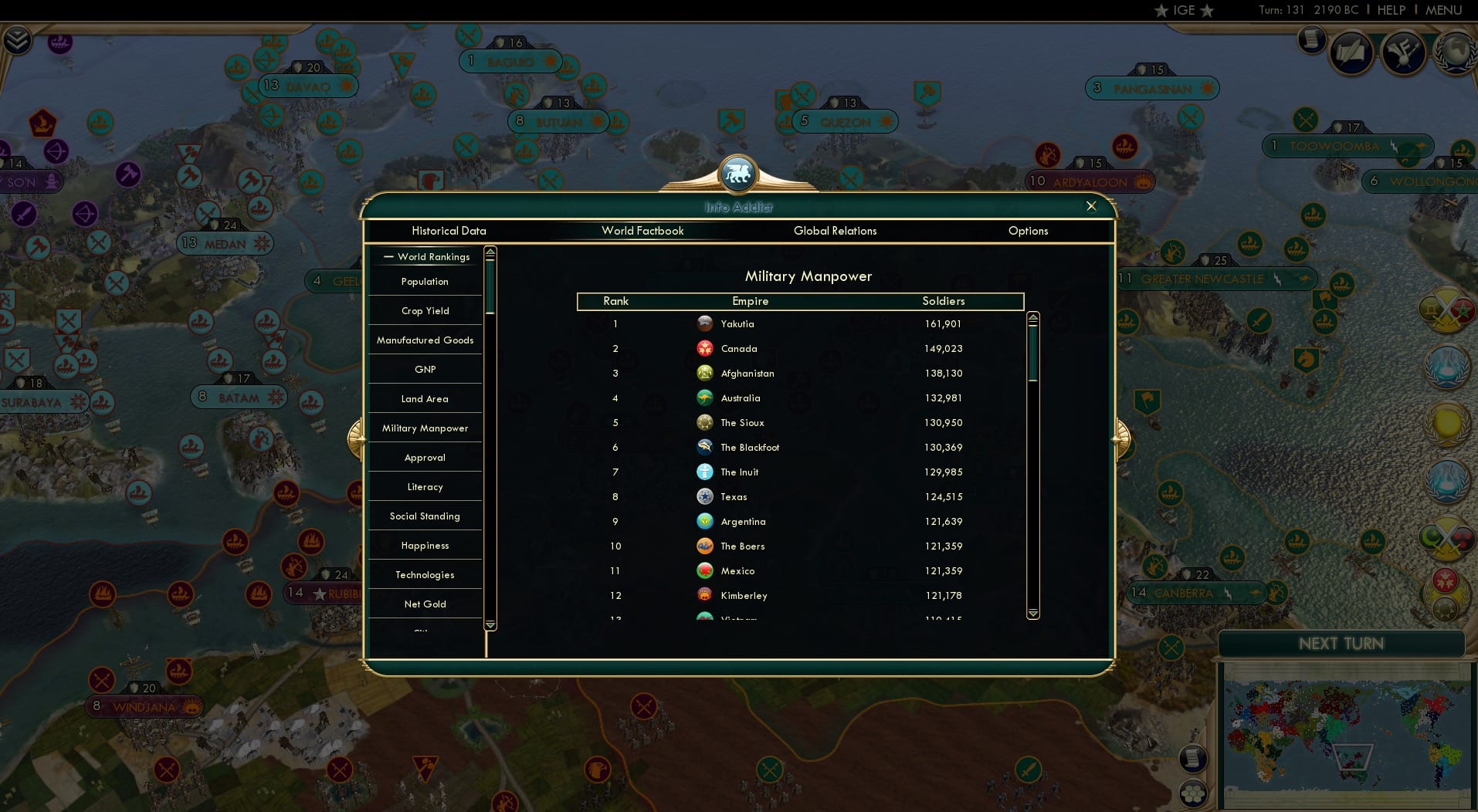Click the HELP link in the top bar
Viewport: 1478px width, 812px height.
[1392, 11]
